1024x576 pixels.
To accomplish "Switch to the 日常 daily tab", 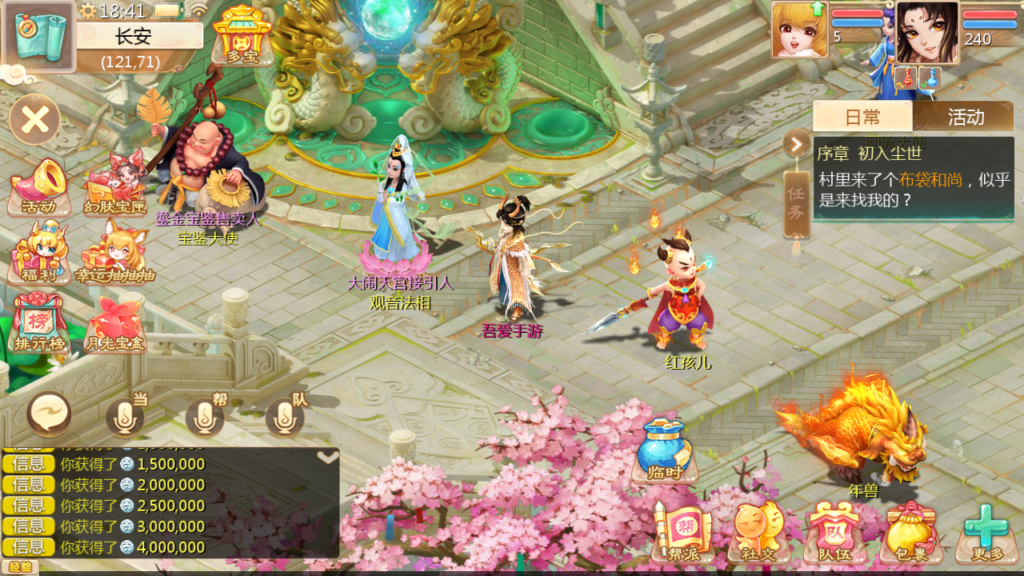I will [x=863, y=117].
